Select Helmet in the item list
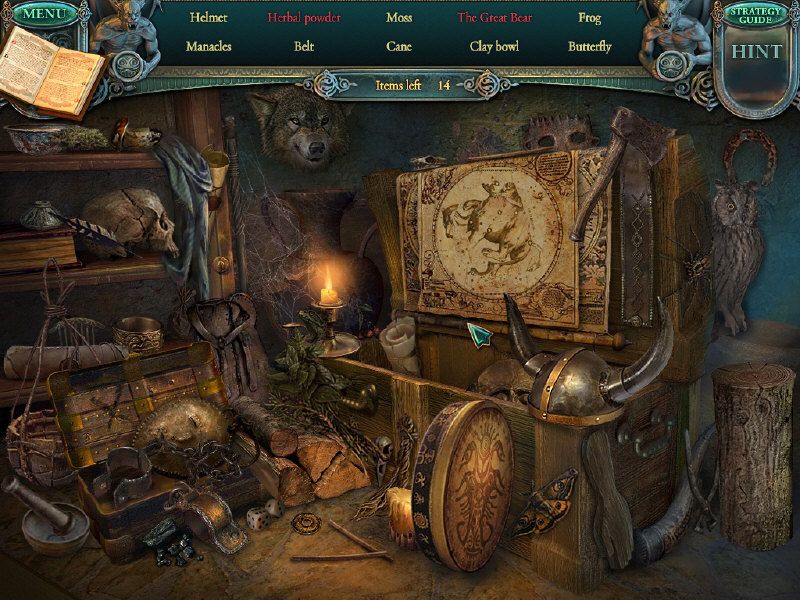The height and width of the screenshot is (600, 800). (208, 18)
